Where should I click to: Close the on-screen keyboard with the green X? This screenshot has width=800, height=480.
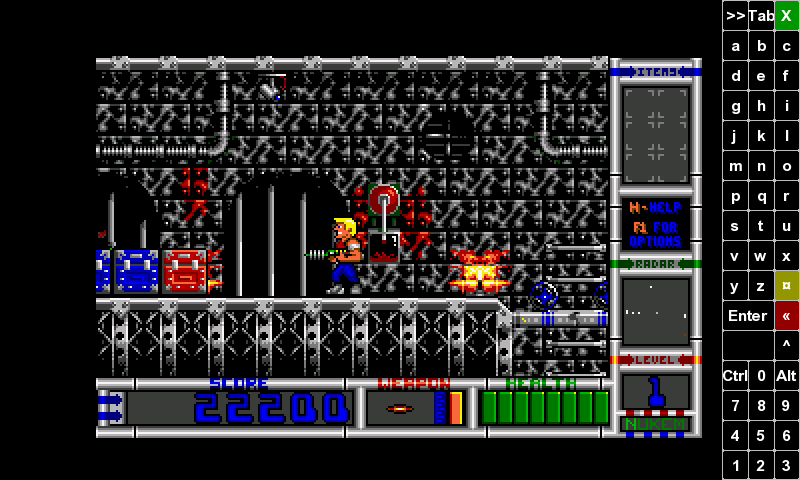tap(787, 15)
